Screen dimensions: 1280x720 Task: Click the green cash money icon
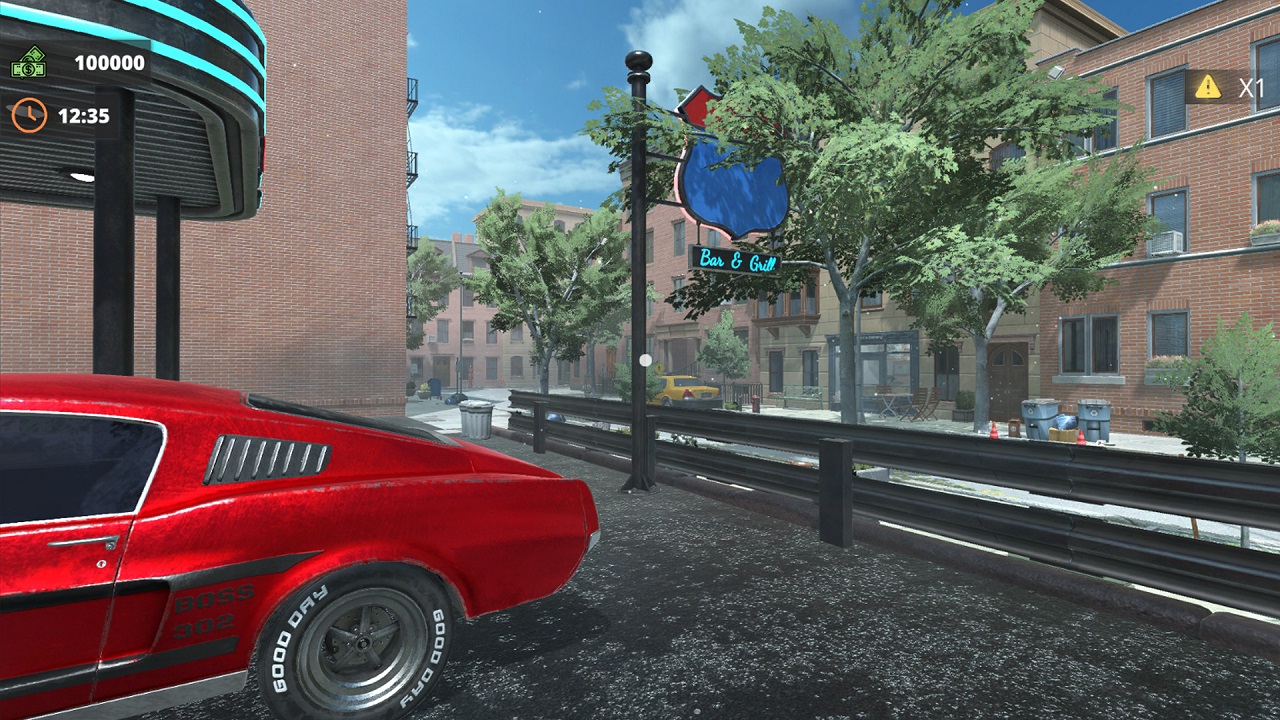tap(28, 63)
